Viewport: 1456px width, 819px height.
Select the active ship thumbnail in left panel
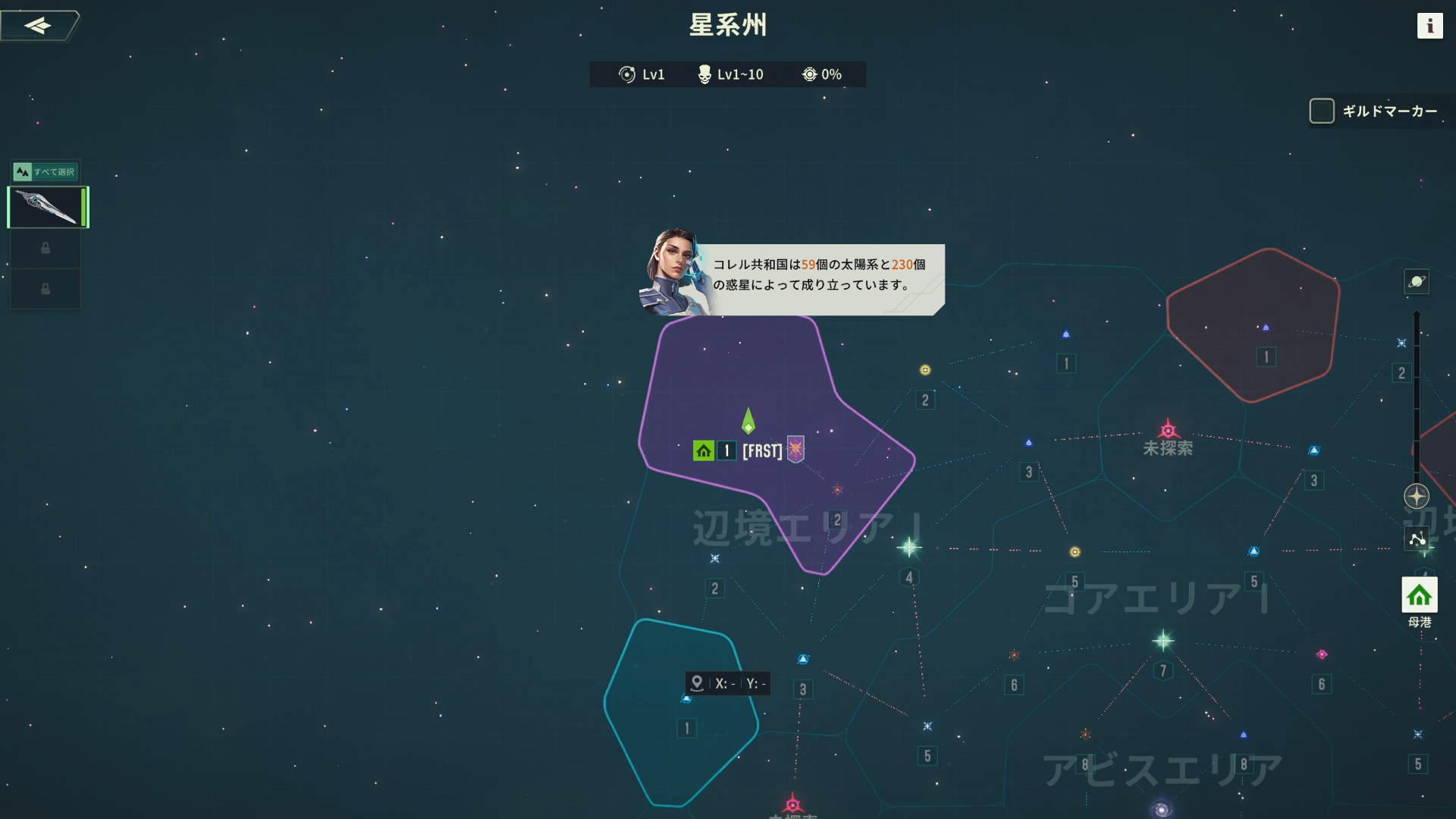(47, 207)
